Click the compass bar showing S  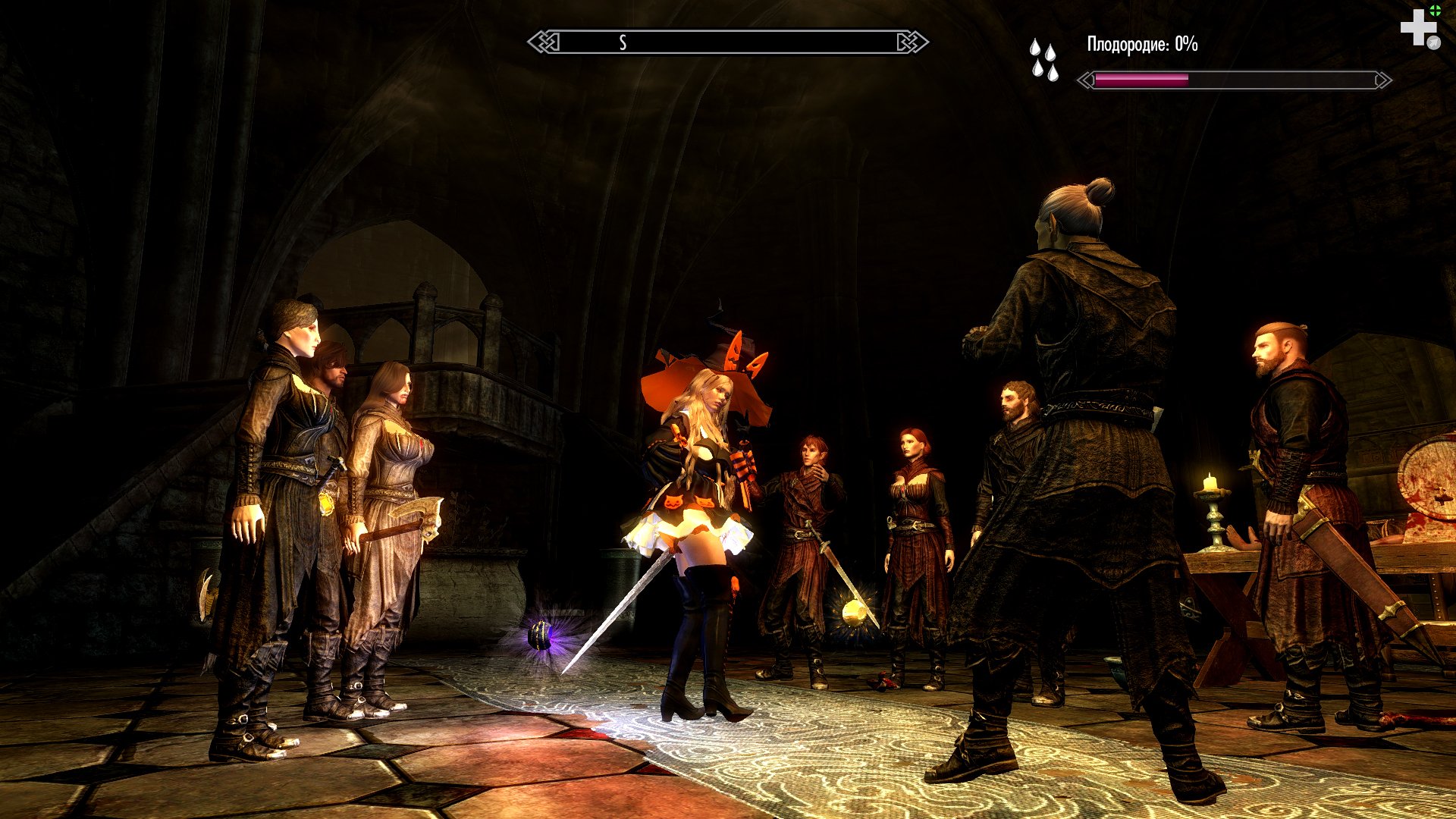727,42
